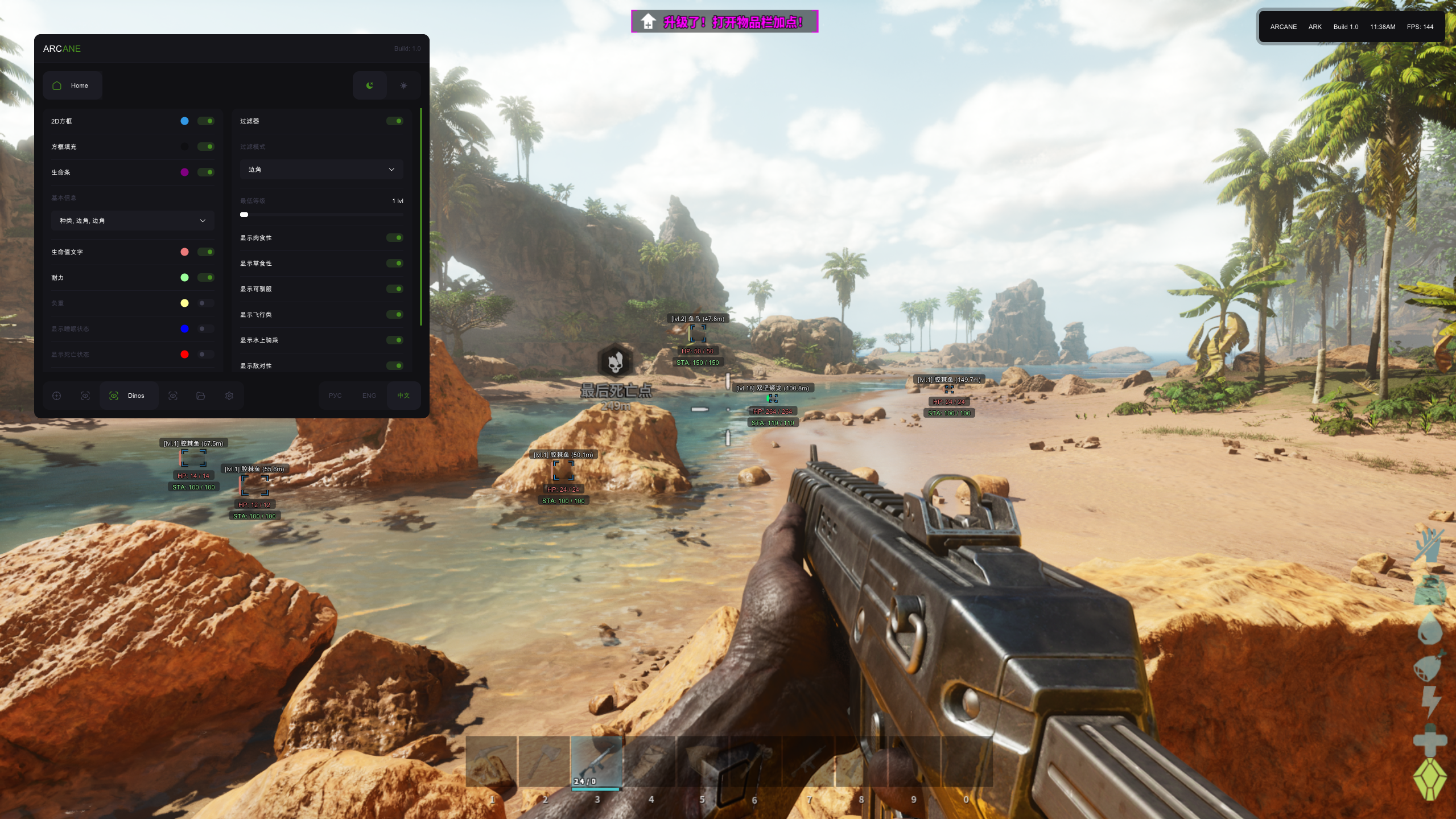Image resolution: width=1456 pixels, height=819 pixels.
Task: Switch the menu language to ENG
Action: point(369,396)
